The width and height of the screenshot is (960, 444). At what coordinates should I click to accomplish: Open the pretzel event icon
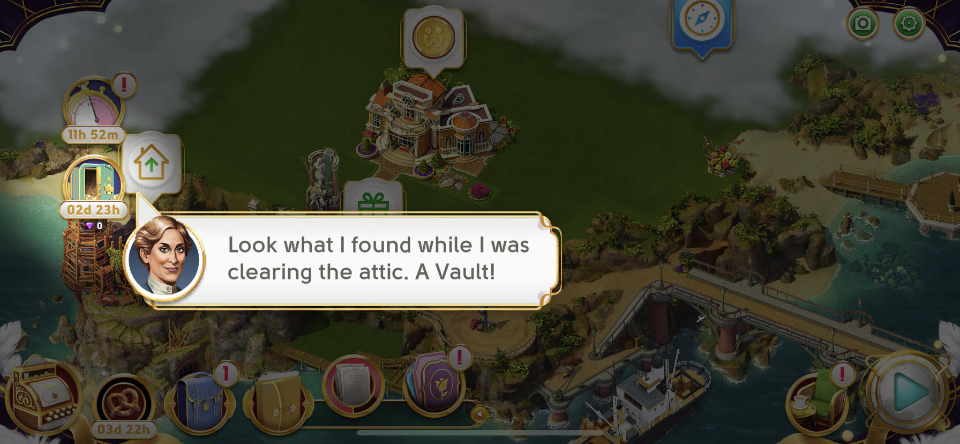(x=125, y=400)
